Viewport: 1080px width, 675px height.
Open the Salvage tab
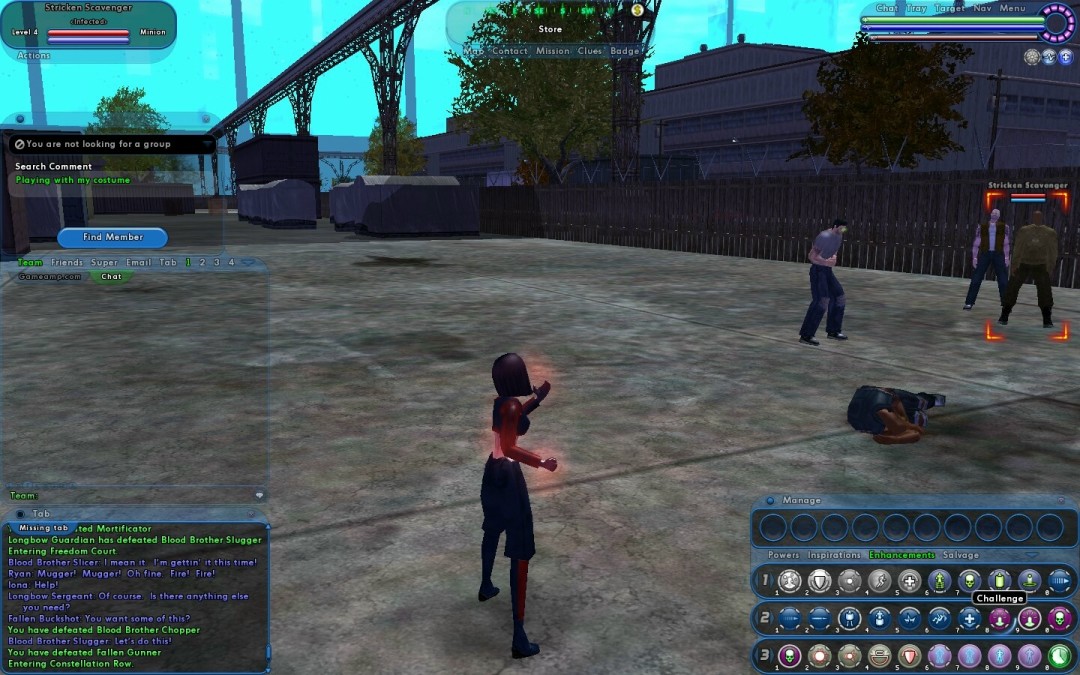(x=960, y=555)
